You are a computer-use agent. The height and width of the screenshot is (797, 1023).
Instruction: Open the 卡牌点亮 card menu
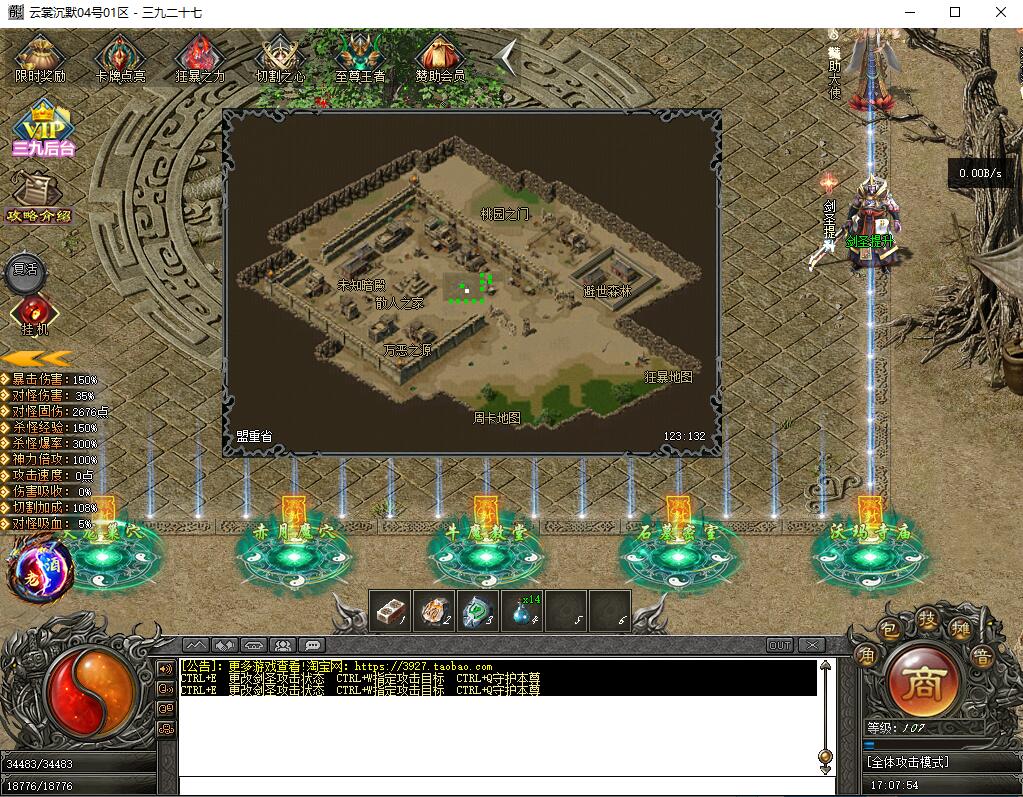point(120,58)
